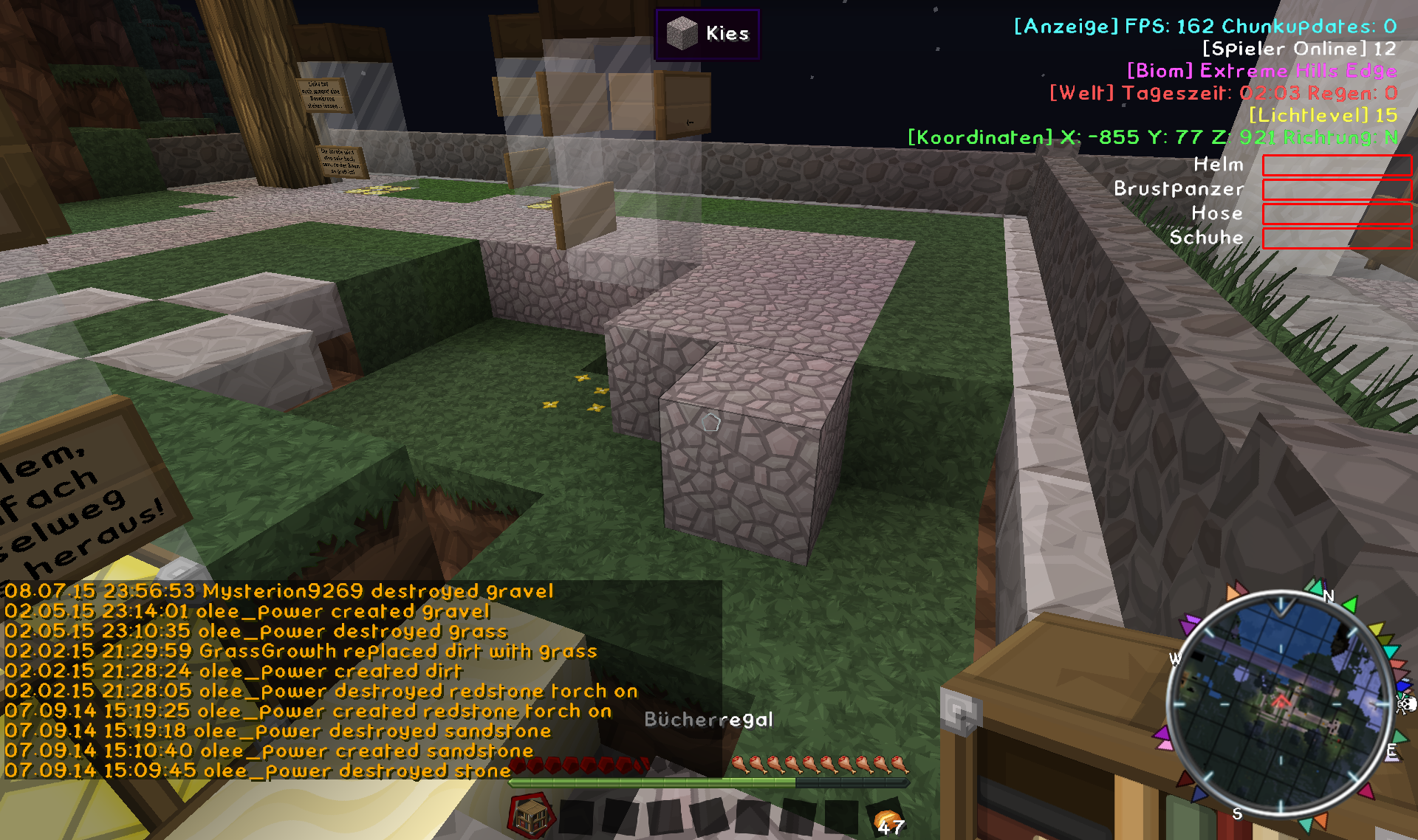The width and height of the screenshot is (1418, 840).
Task: Select the bread stack hotbar slot
Action: [887, 819]
